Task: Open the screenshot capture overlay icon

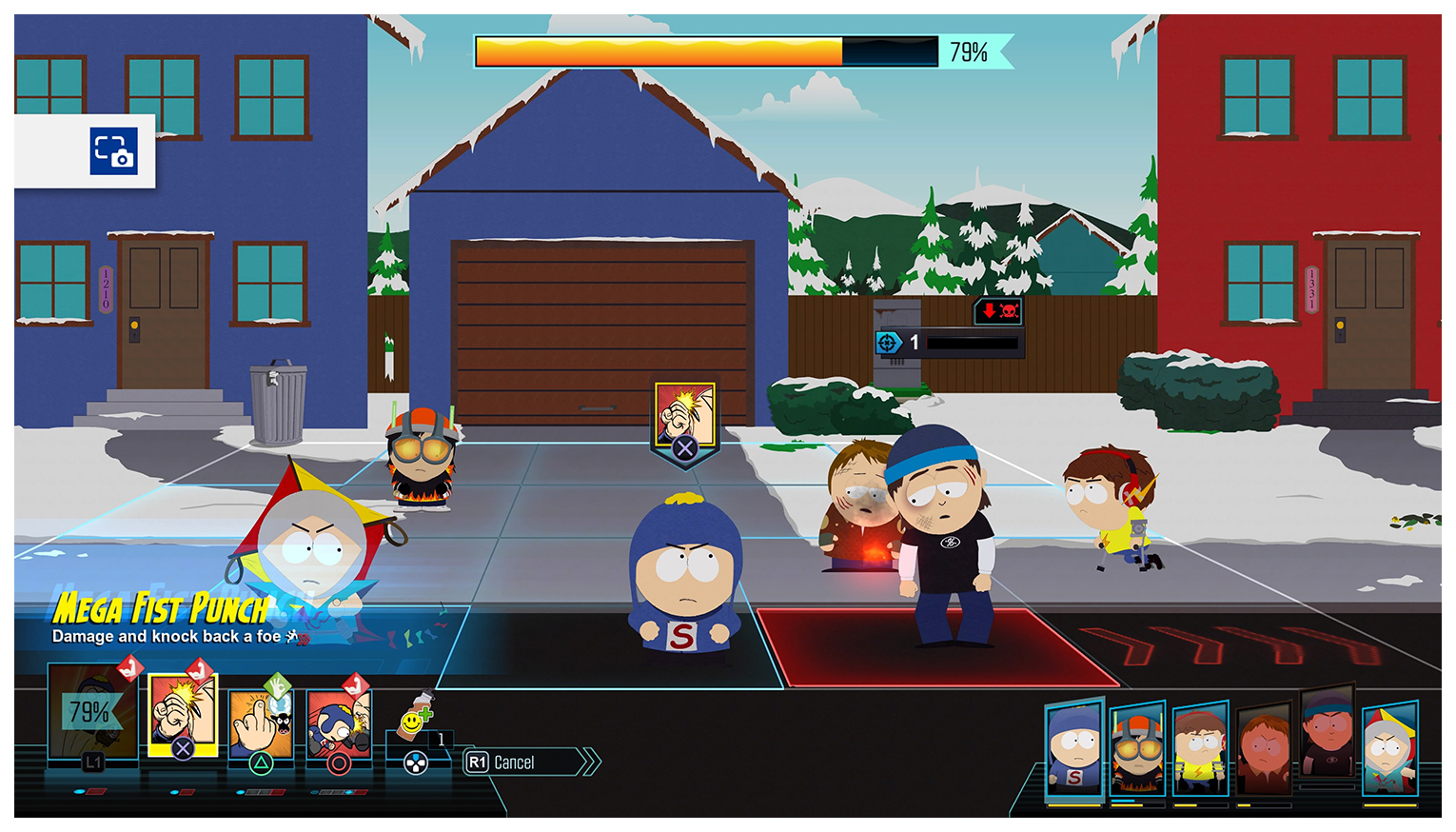Action: [x=114, y=151]
